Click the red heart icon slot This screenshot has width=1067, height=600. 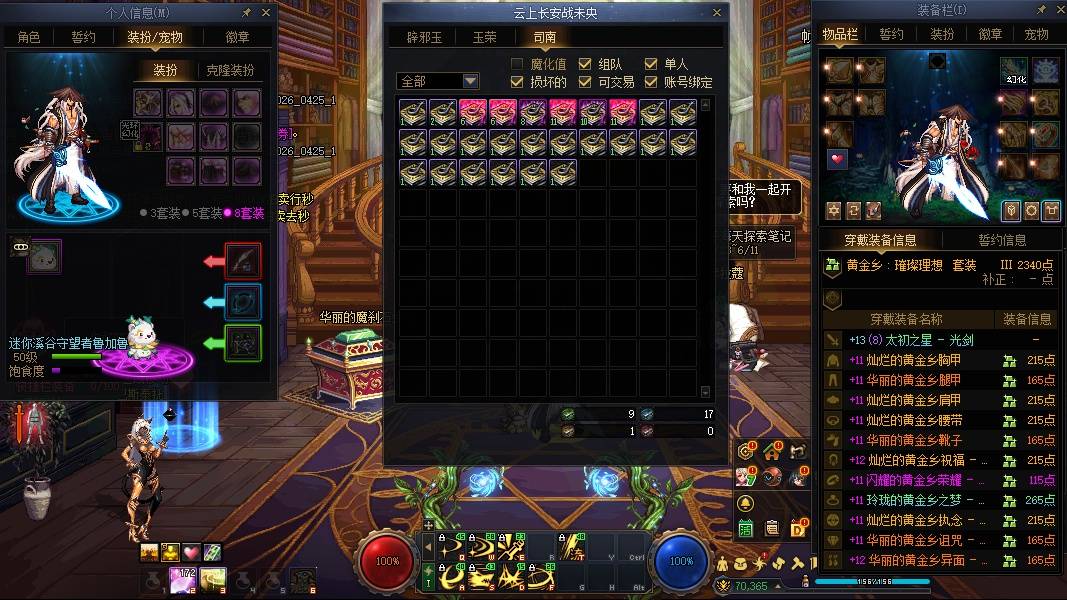point(837,159)
